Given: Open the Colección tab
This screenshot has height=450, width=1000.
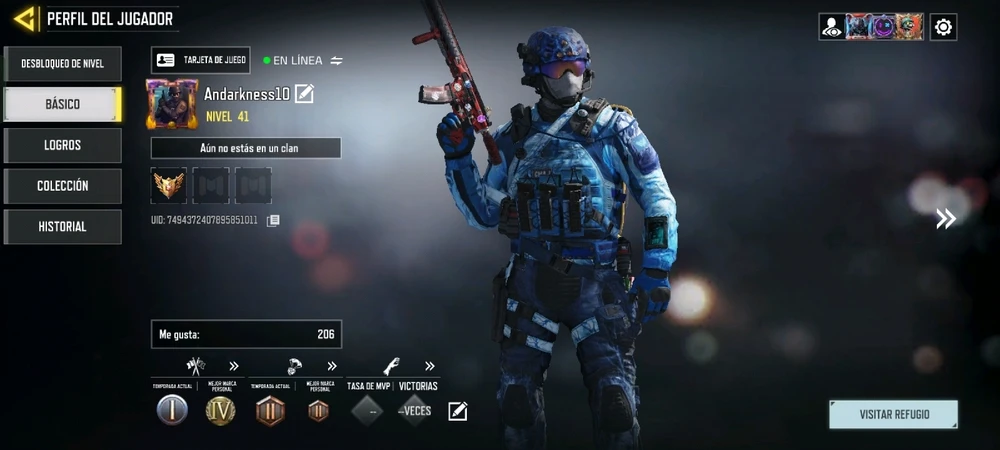Looking at the screenshot, I should pyautogui.click(x=62, y=186).
